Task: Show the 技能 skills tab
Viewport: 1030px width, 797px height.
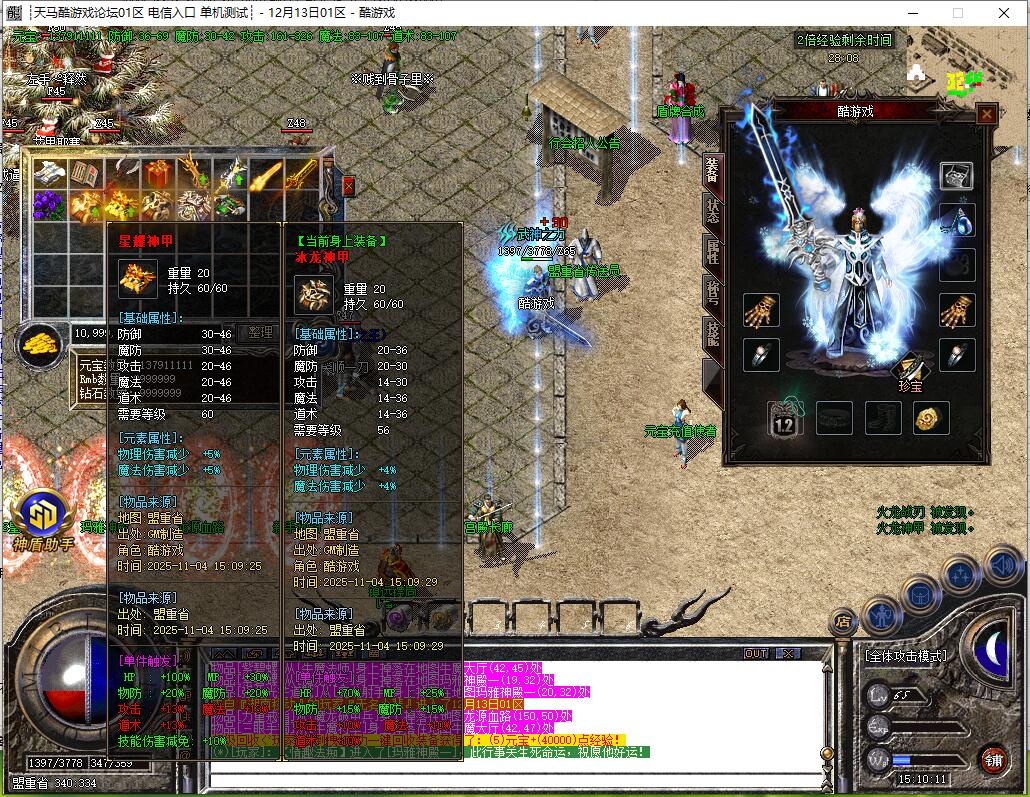Action: pyautogui.click(x=712, y=332)
